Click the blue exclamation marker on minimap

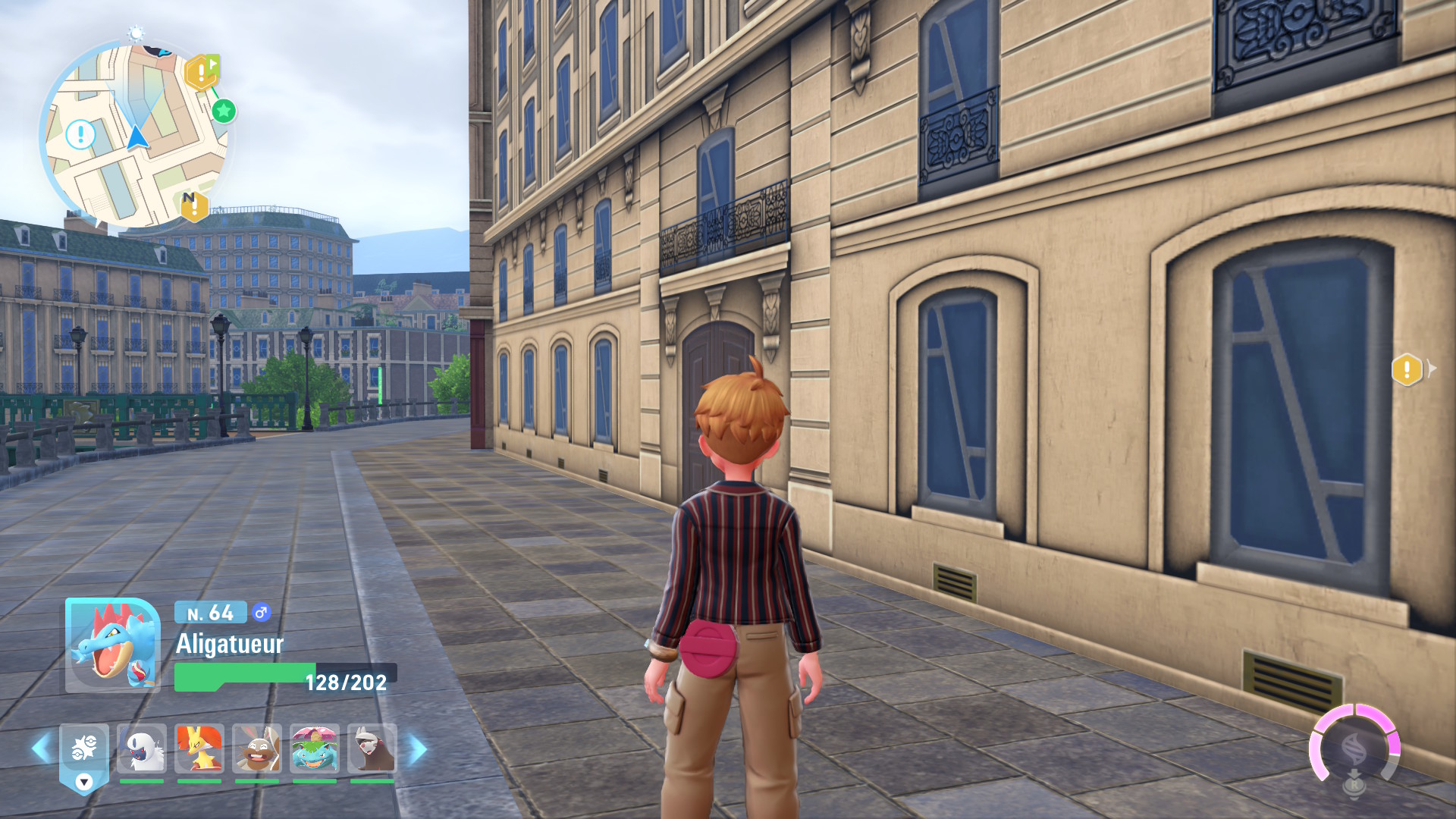pyautogui.click(x=80, y=135)
